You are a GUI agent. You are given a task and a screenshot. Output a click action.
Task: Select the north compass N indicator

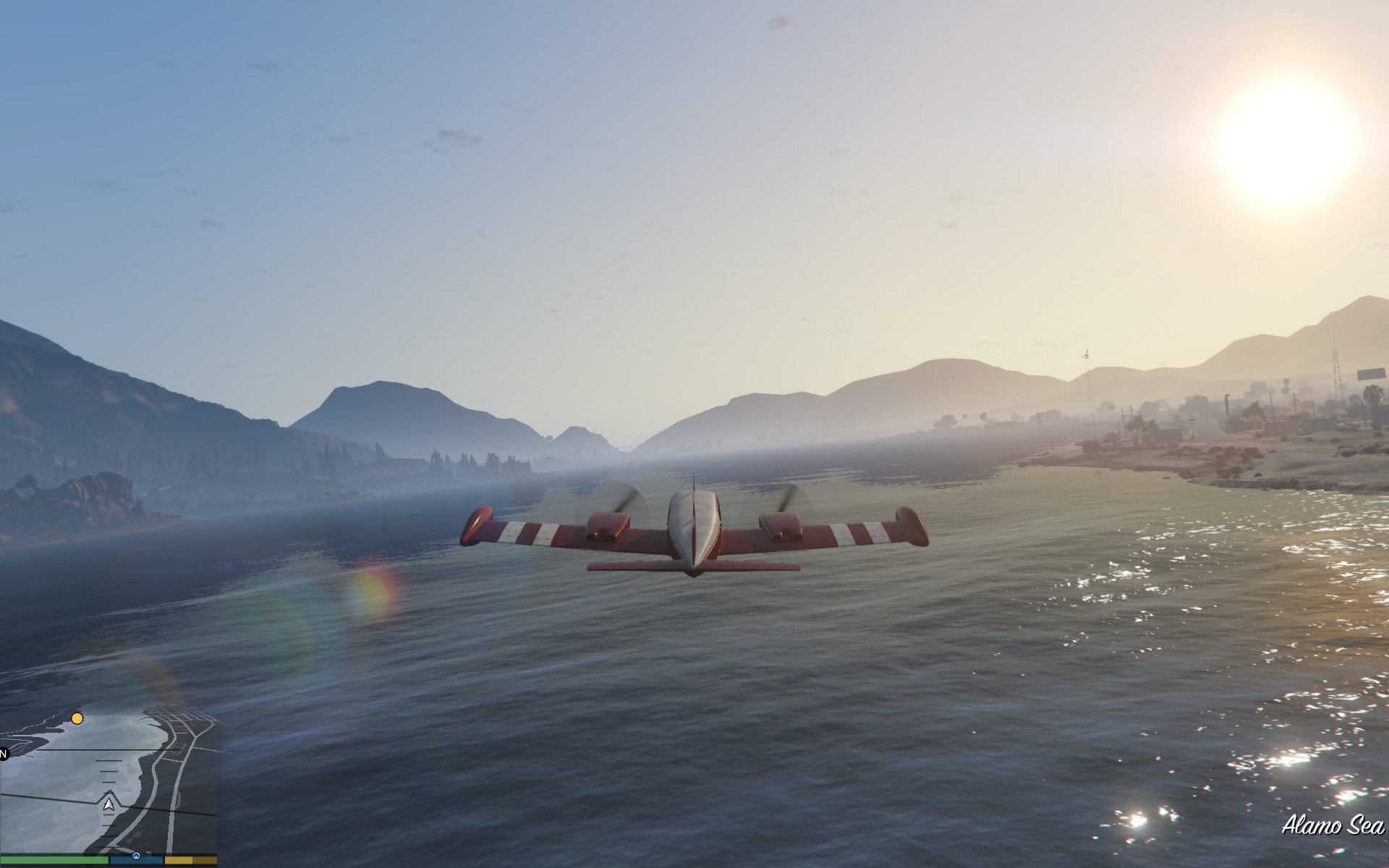tap(3, 754)
